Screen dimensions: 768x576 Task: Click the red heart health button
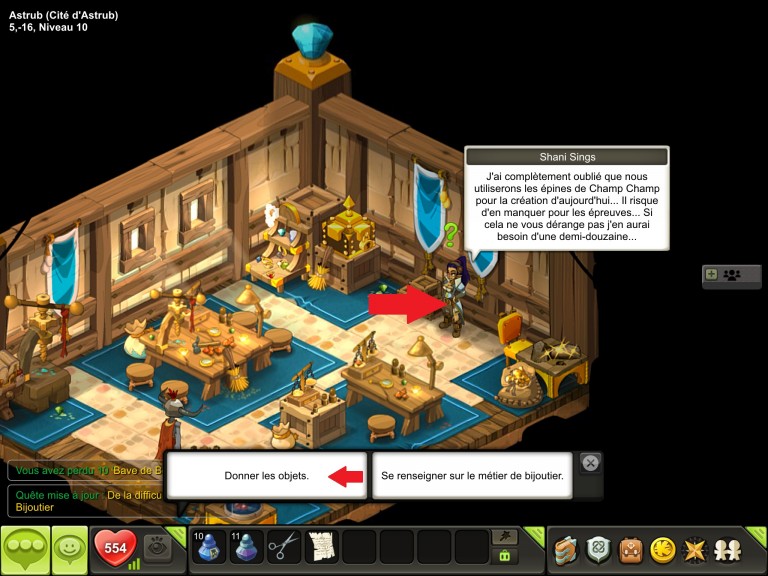pyautogui.click(x=115, y=548)
